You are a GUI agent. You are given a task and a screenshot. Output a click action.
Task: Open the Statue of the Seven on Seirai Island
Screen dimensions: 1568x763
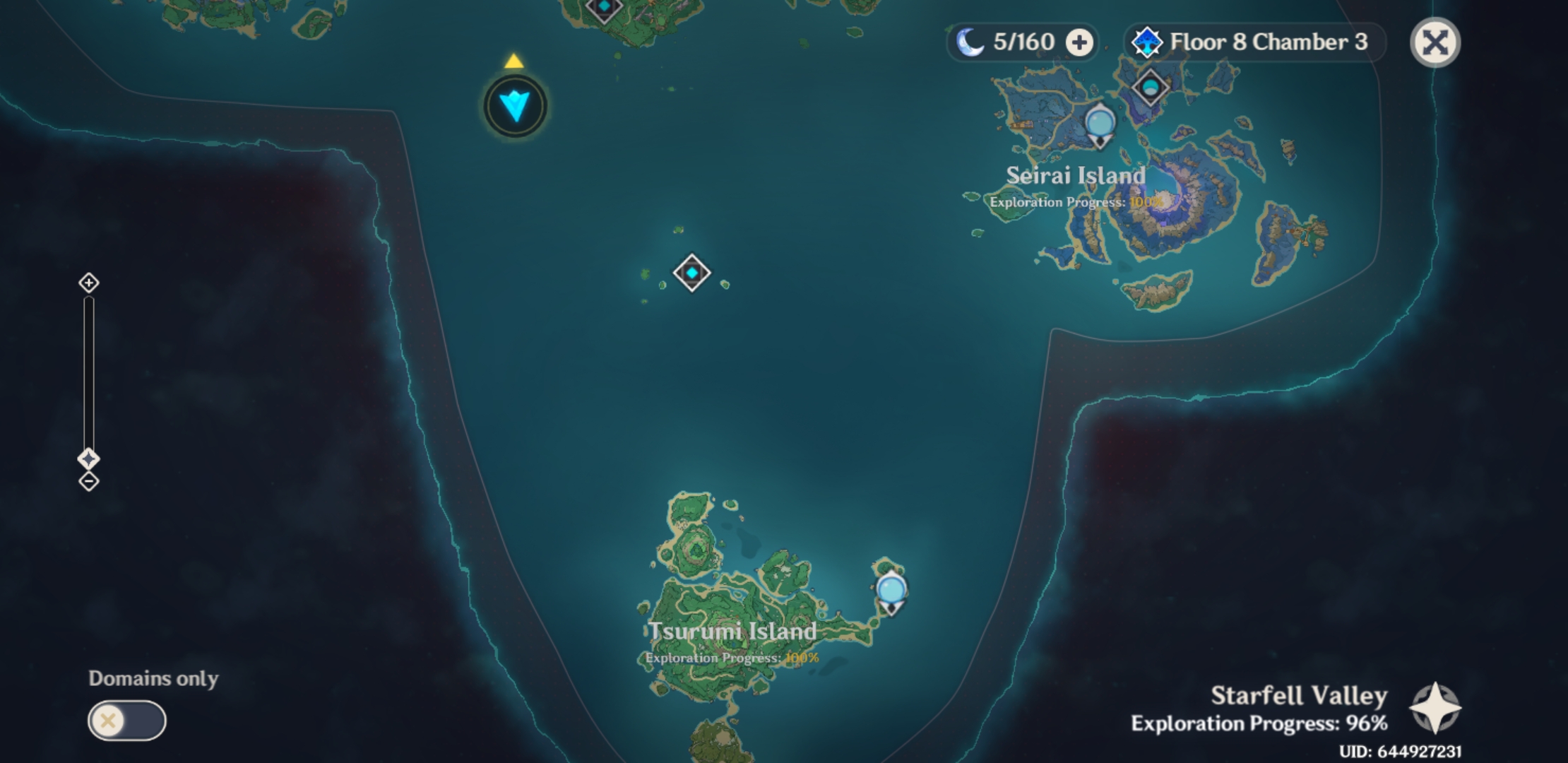pos(1099,122)
